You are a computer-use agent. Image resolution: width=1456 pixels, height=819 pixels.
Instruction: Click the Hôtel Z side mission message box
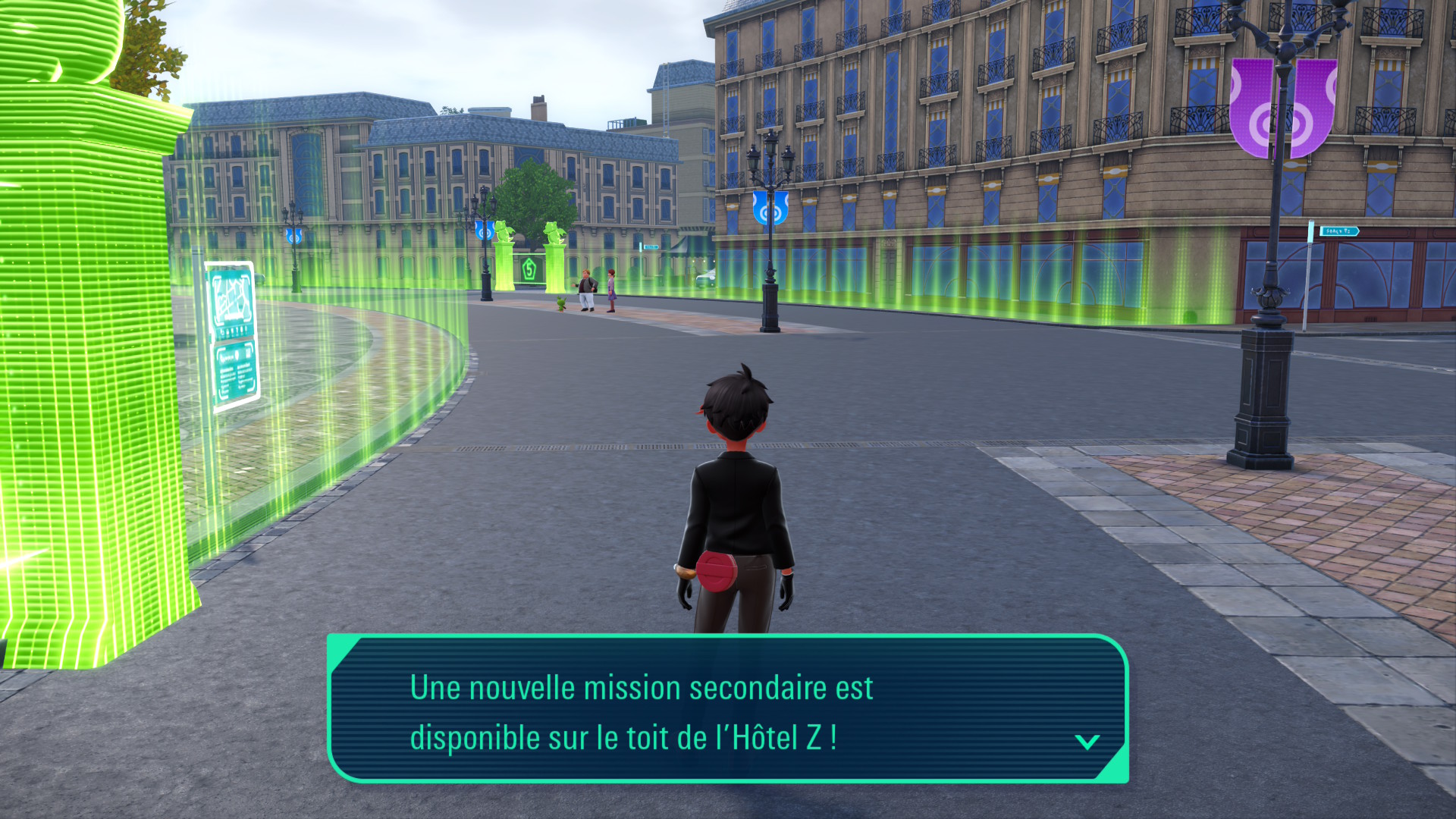[x=726, y=709]
